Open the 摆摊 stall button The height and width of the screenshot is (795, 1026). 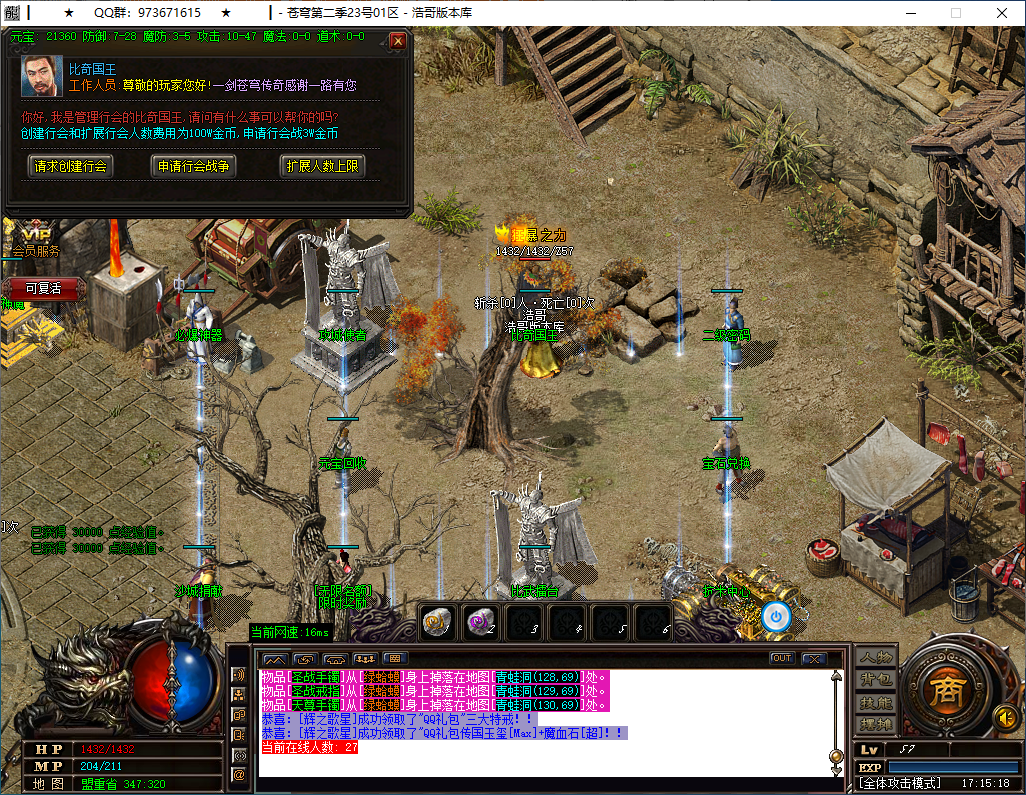pyautogui.click(x=875, y=724)
